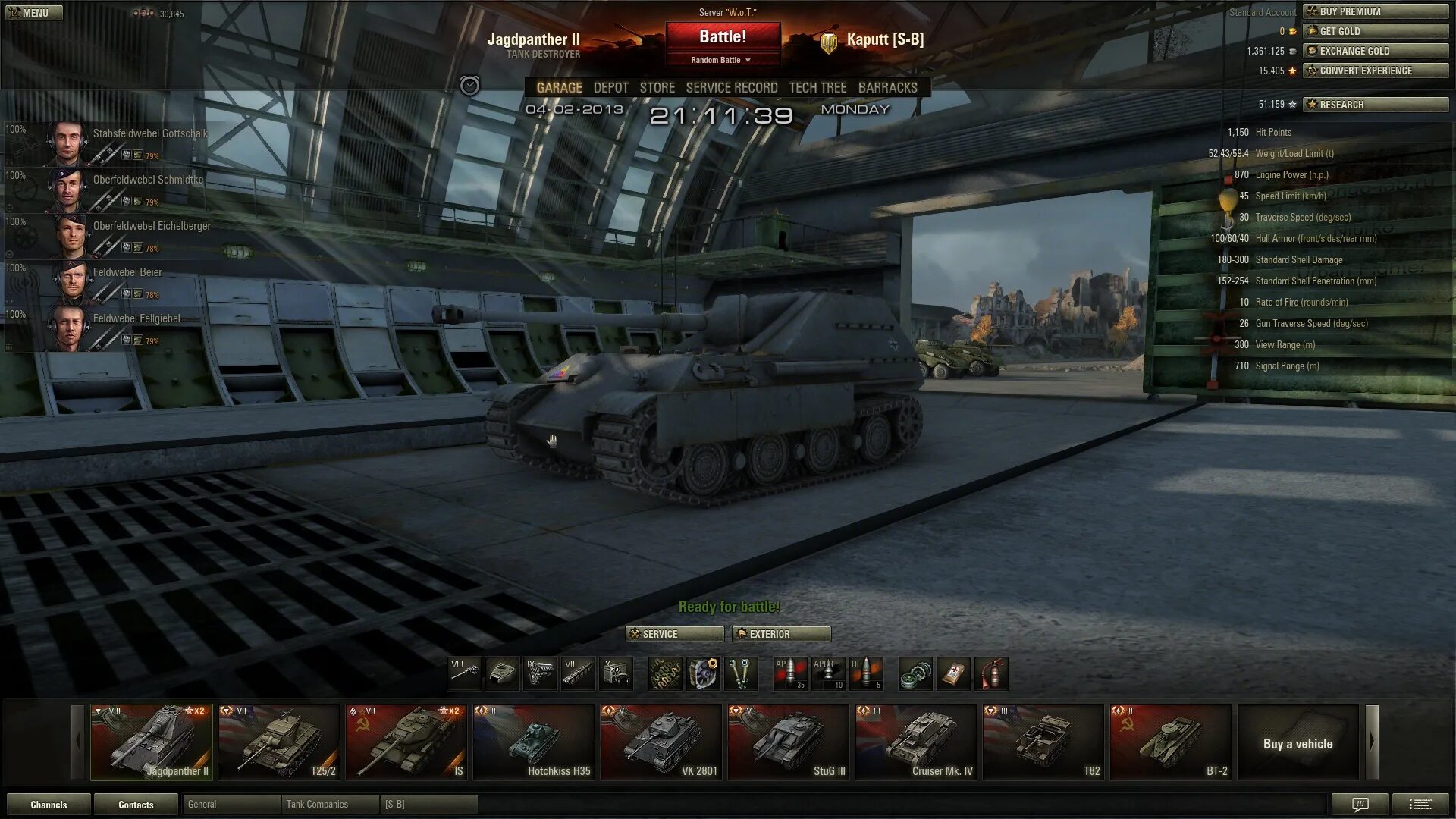Choose Convert Experience

1376,71
